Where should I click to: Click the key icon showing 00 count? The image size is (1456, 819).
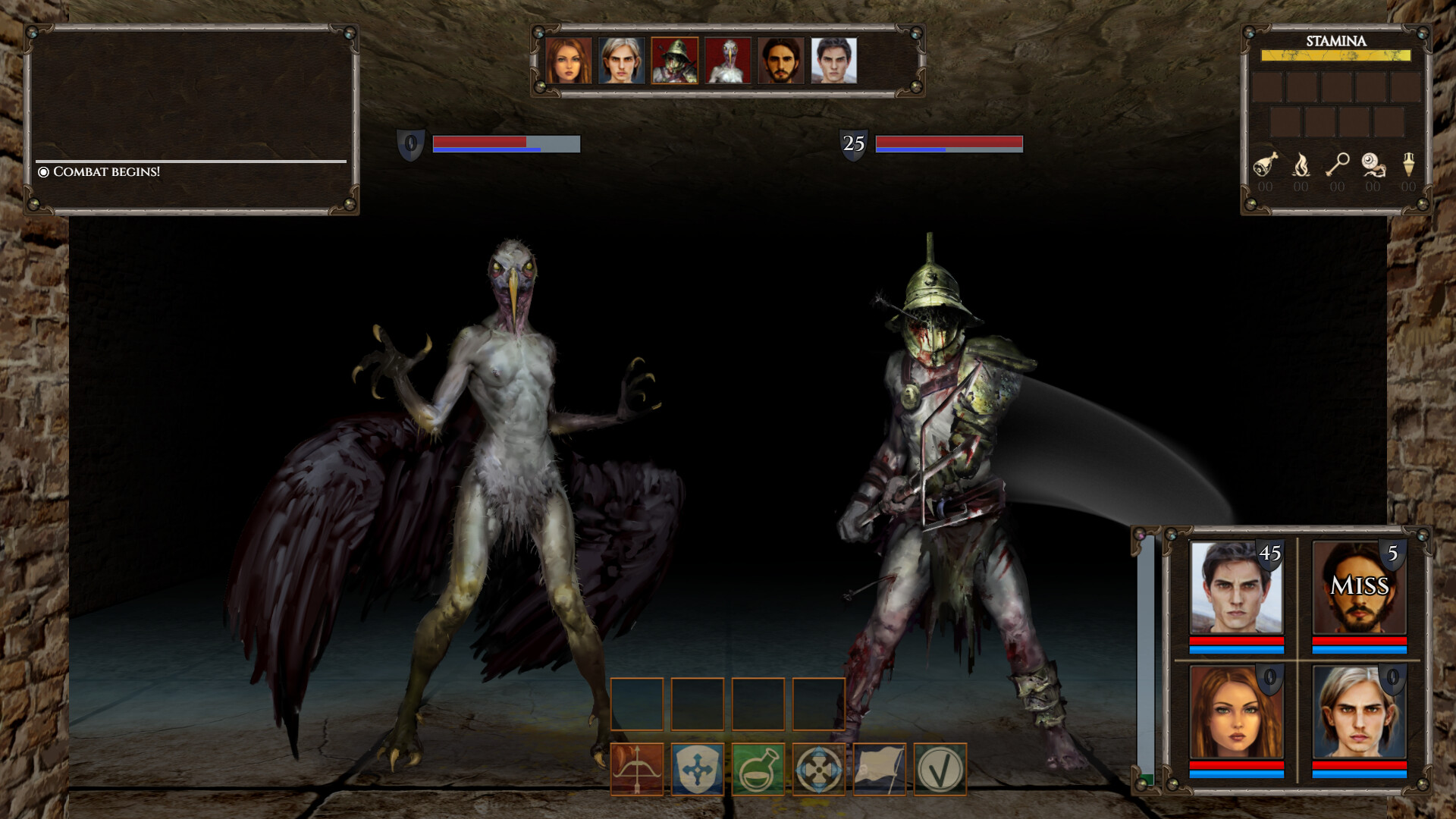point(1338,163)
